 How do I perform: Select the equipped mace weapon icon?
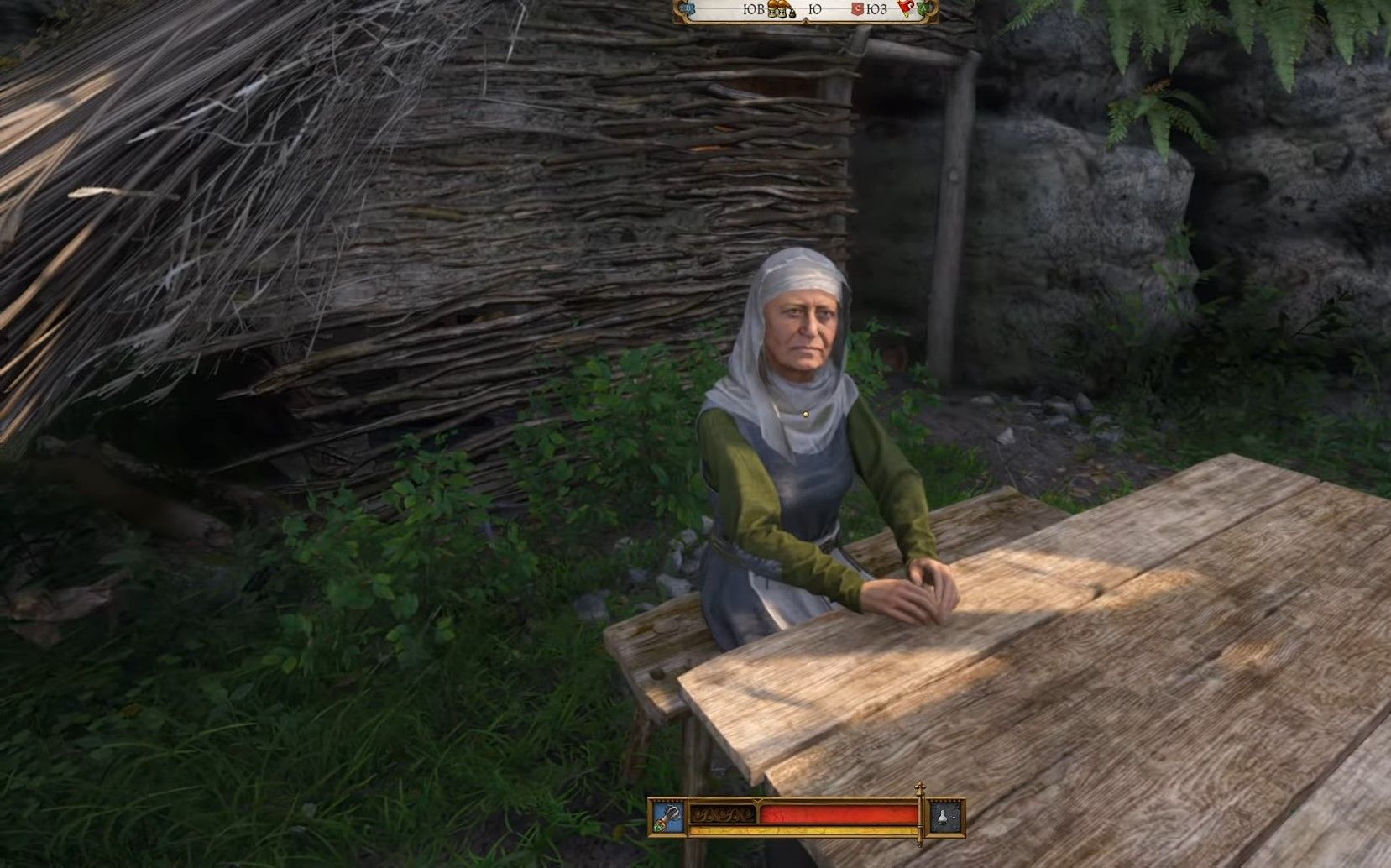pos(667,818)
